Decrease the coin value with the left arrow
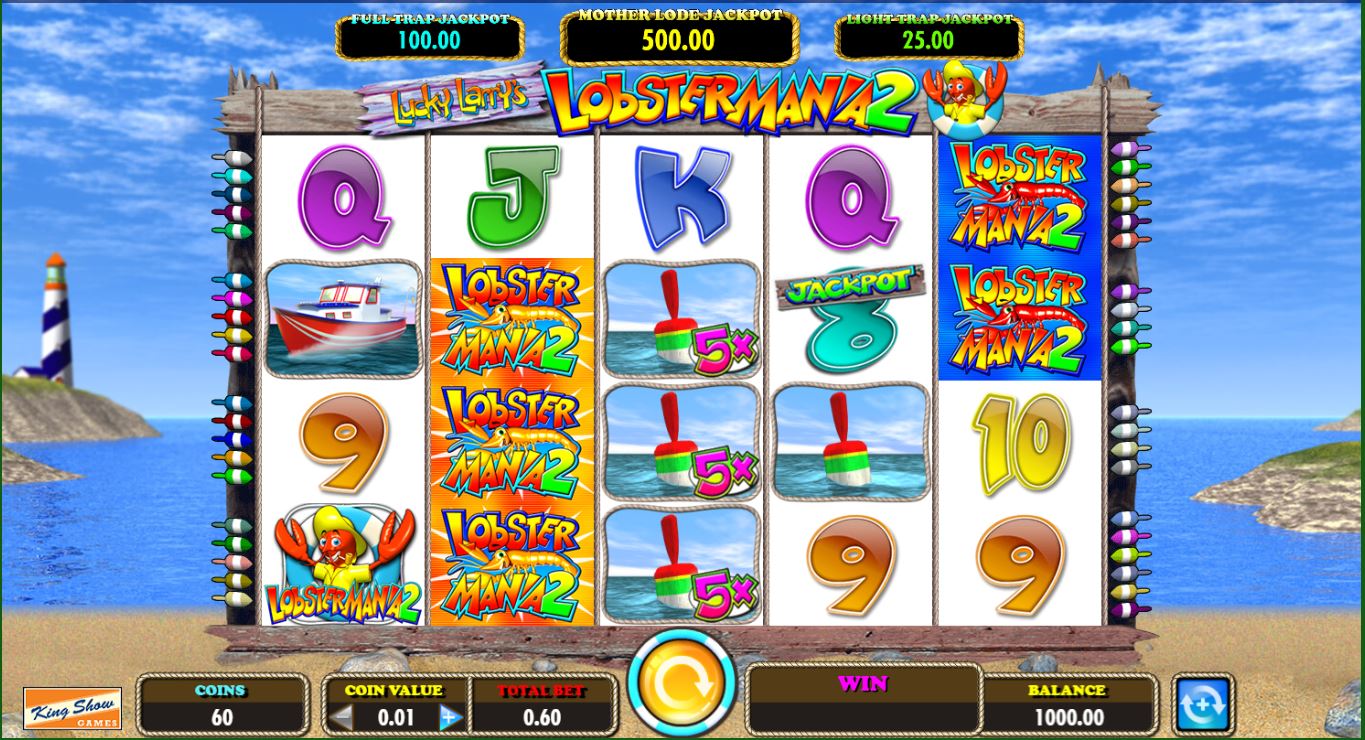The image size is (1365, 740). (339, 717)
